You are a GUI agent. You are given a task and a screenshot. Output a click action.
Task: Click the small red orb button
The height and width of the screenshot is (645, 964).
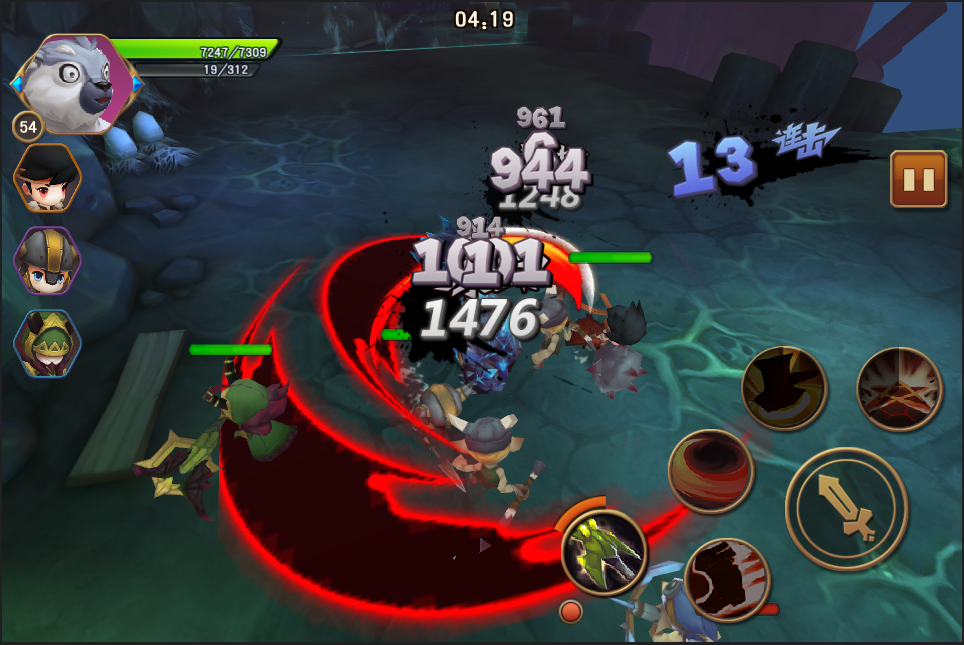point(571,611)
